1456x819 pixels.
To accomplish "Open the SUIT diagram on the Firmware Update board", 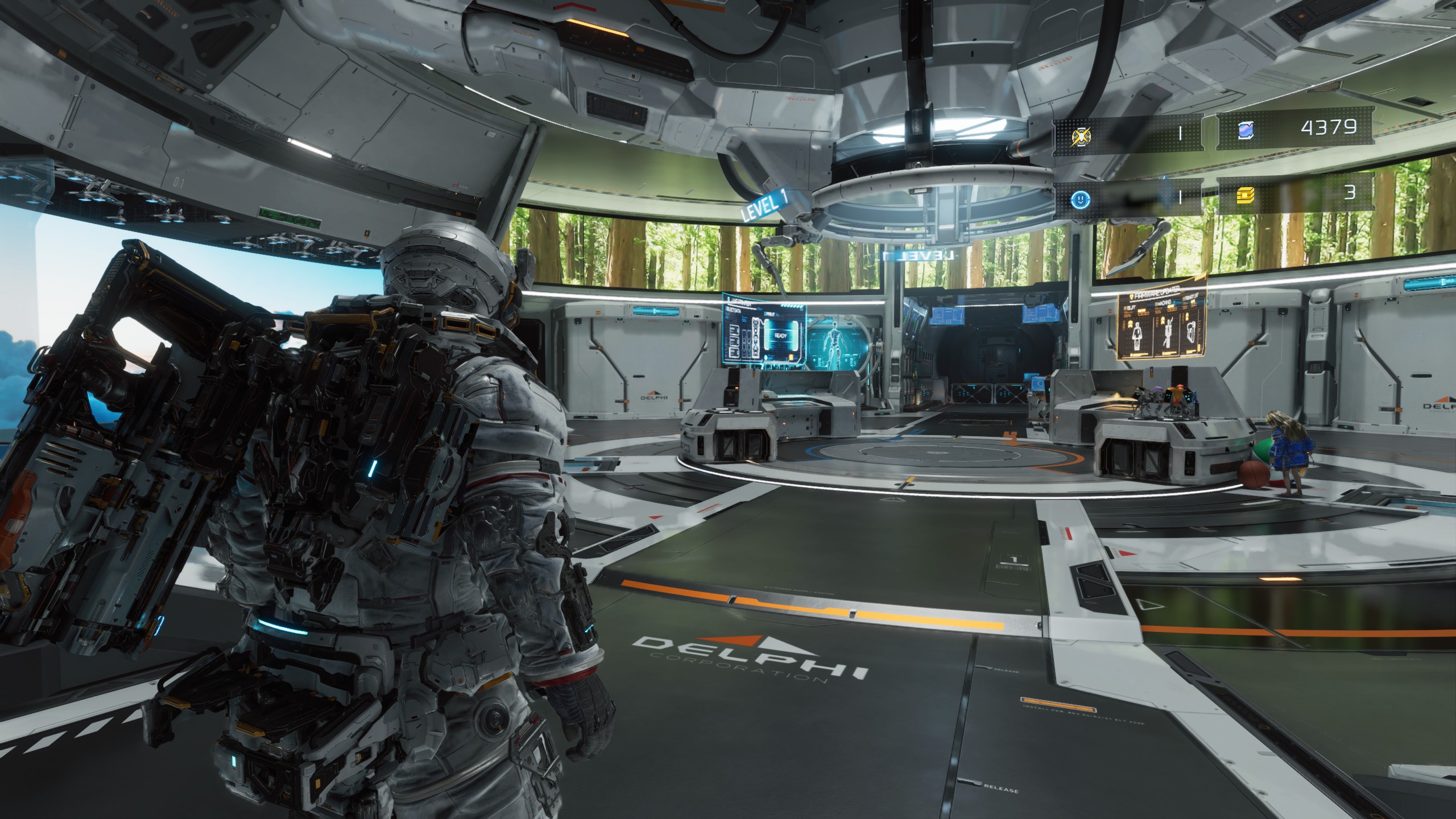I will [1137, 336].
